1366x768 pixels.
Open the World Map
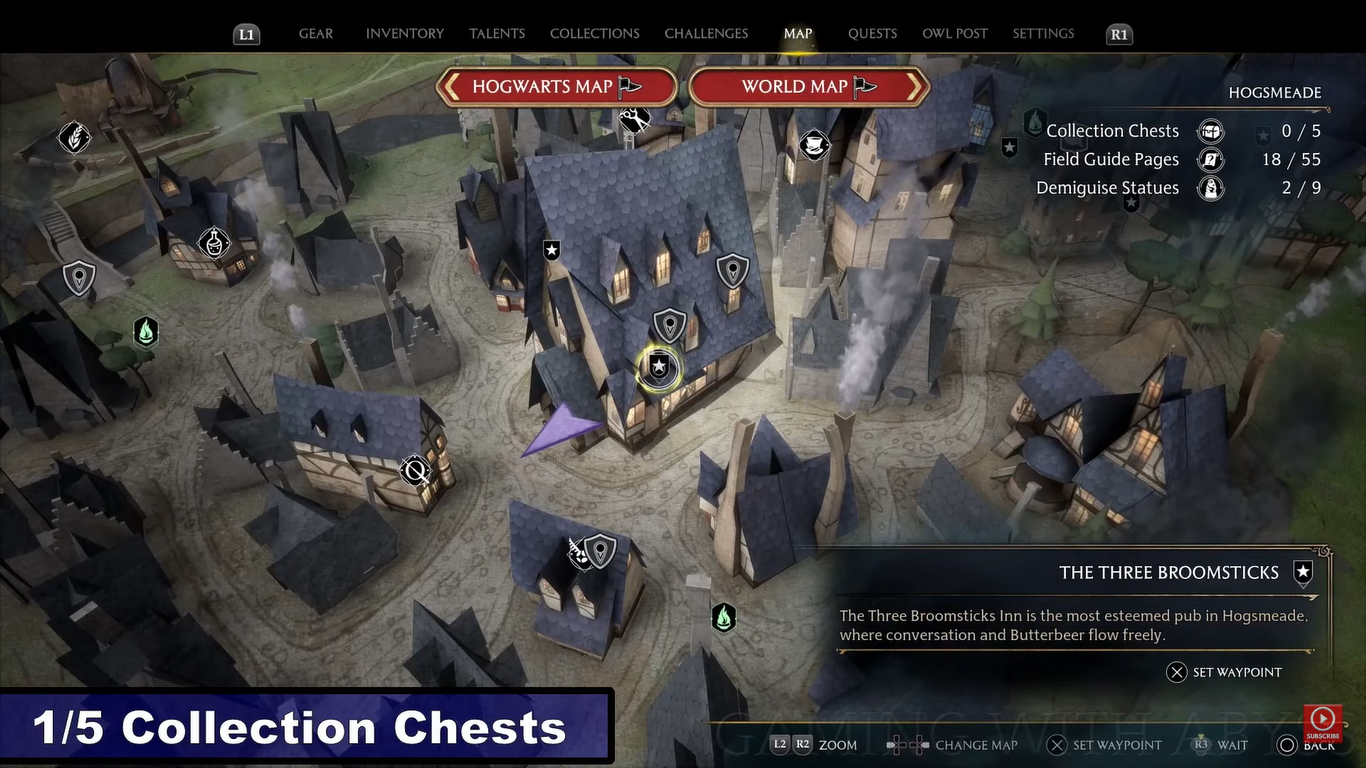point(809,87)
